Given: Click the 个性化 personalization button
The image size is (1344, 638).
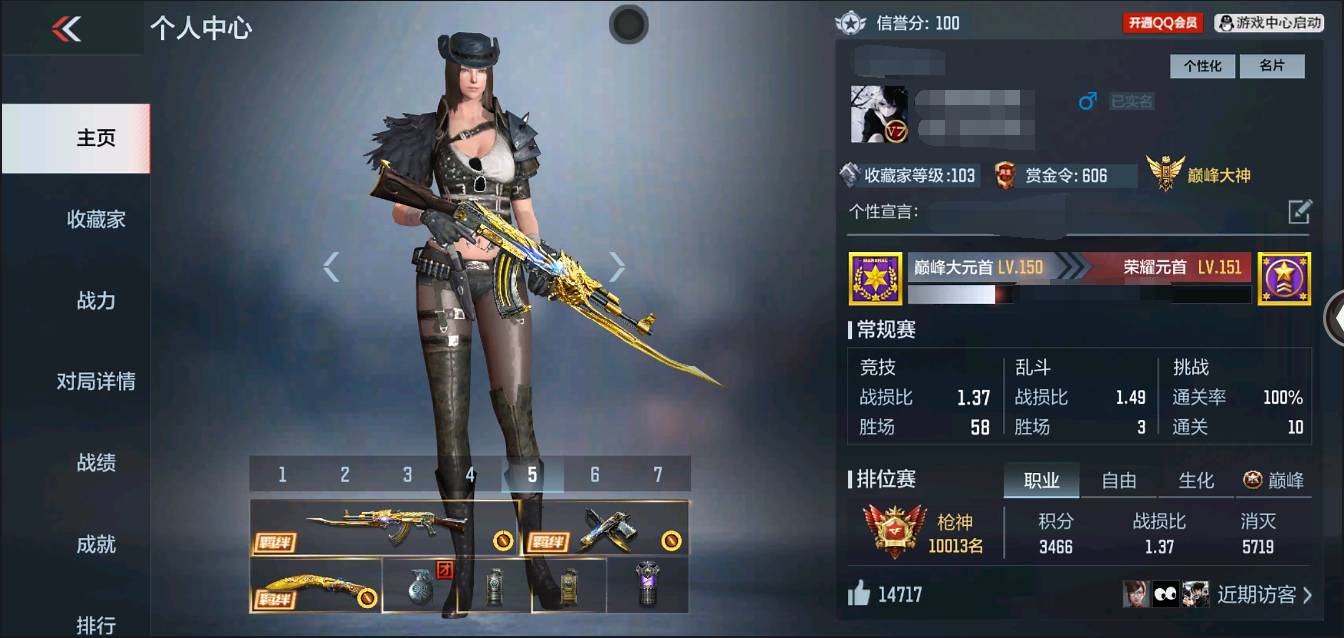Looking at the screenshot, I should pyautogui.click(x=1203, y=66).
